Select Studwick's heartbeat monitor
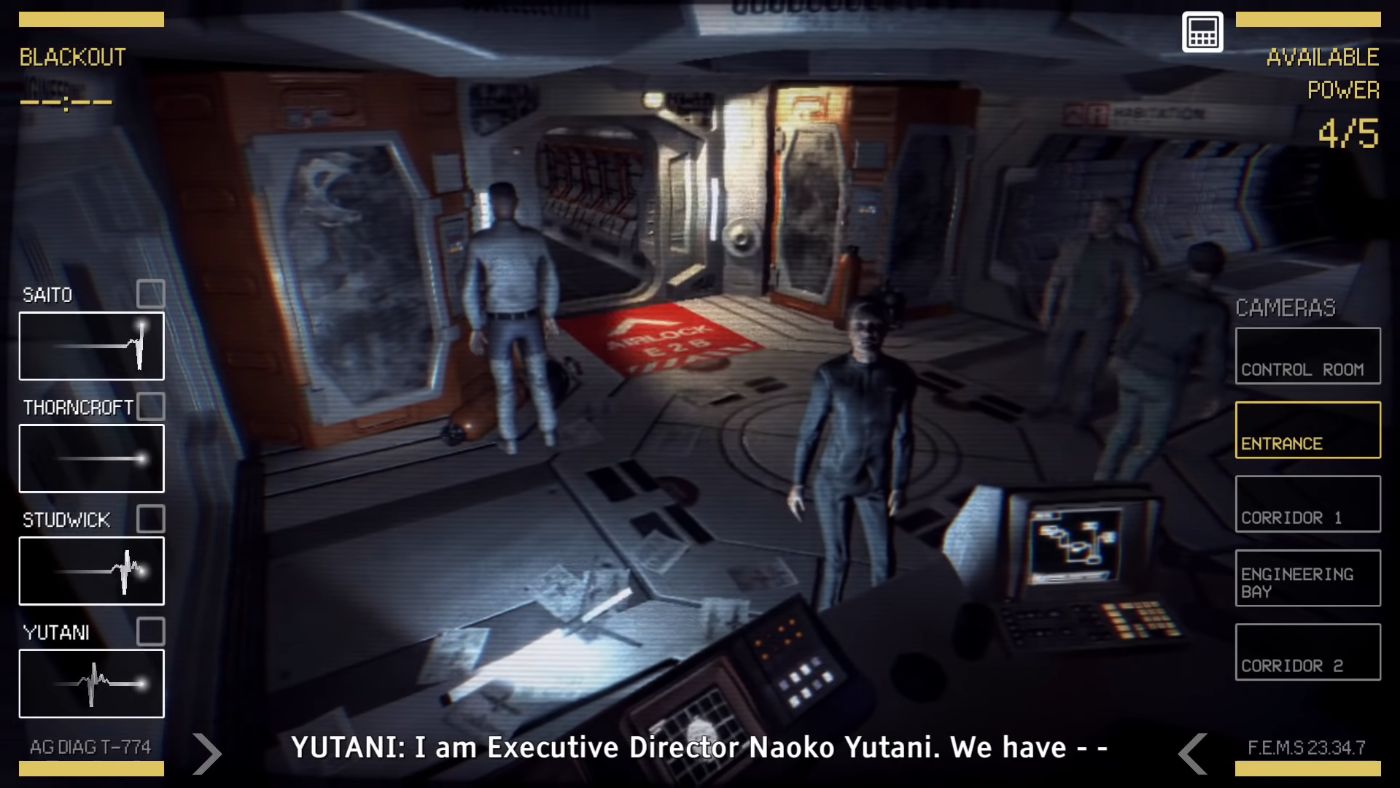 [x=91, y=571]
